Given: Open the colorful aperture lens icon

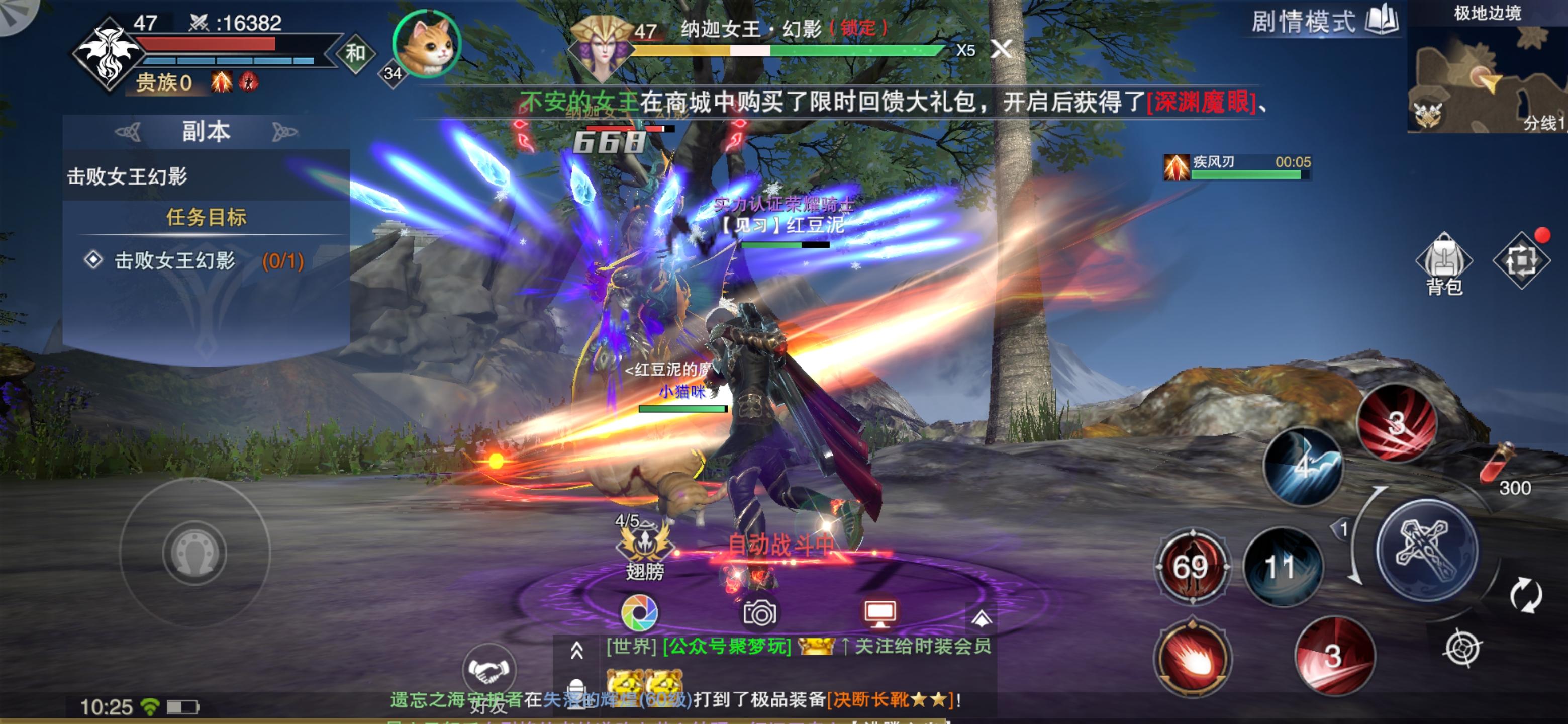Looking at the screenshot, I should (x=639, y=612).
